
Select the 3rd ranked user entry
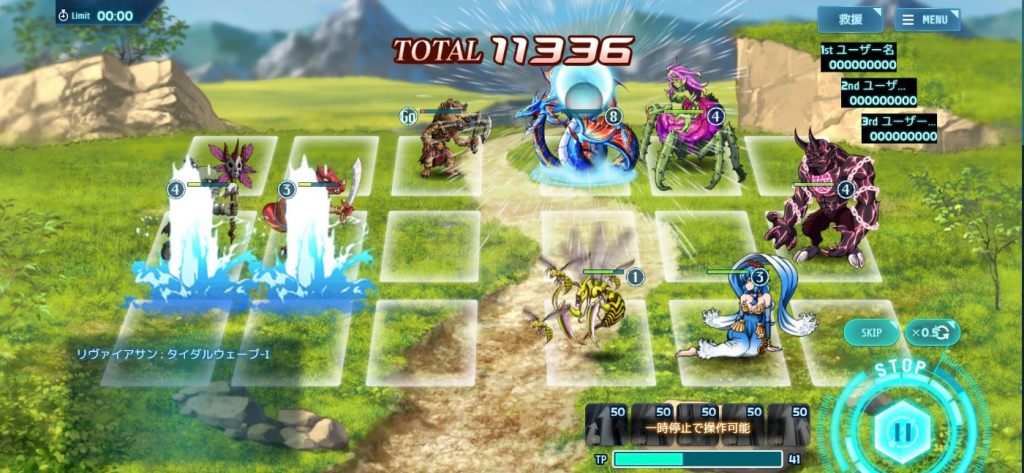tap(900, 128)
